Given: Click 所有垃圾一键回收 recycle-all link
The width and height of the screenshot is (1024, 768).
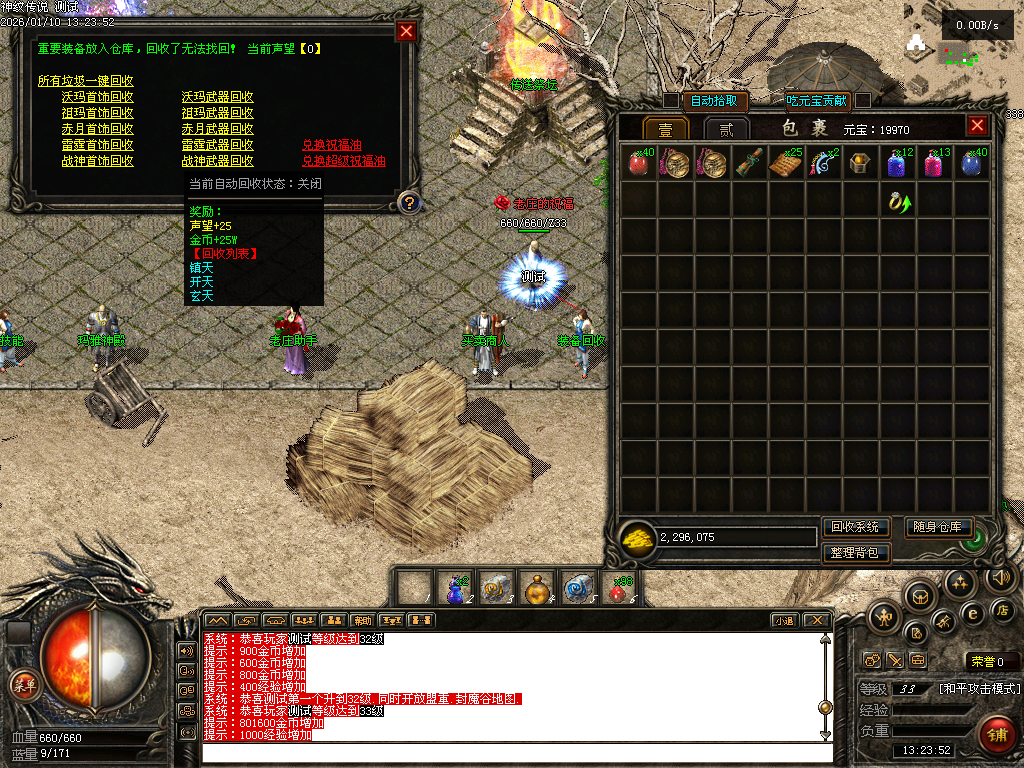Looking at the screenshot, I should [x=86, y=81].
